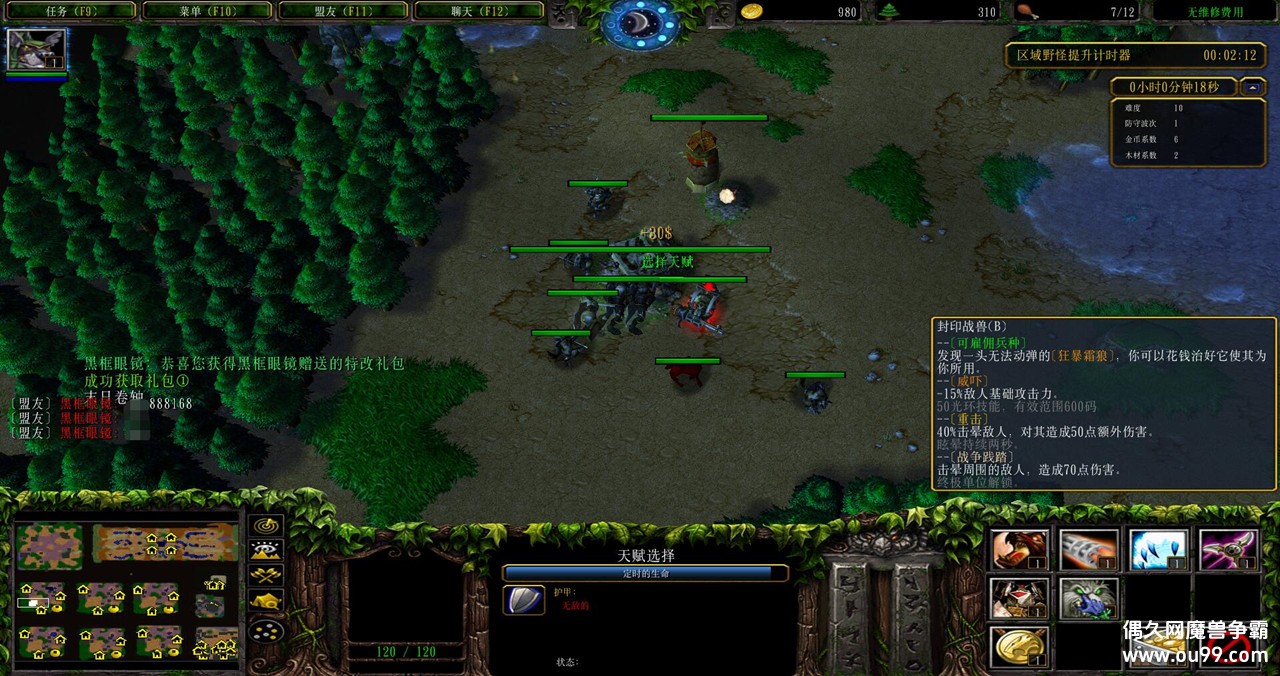Viewport: 1280px width, 676px height.
Task: Open the 盟友 (F11) allies menu
Action: pos(342,12)
